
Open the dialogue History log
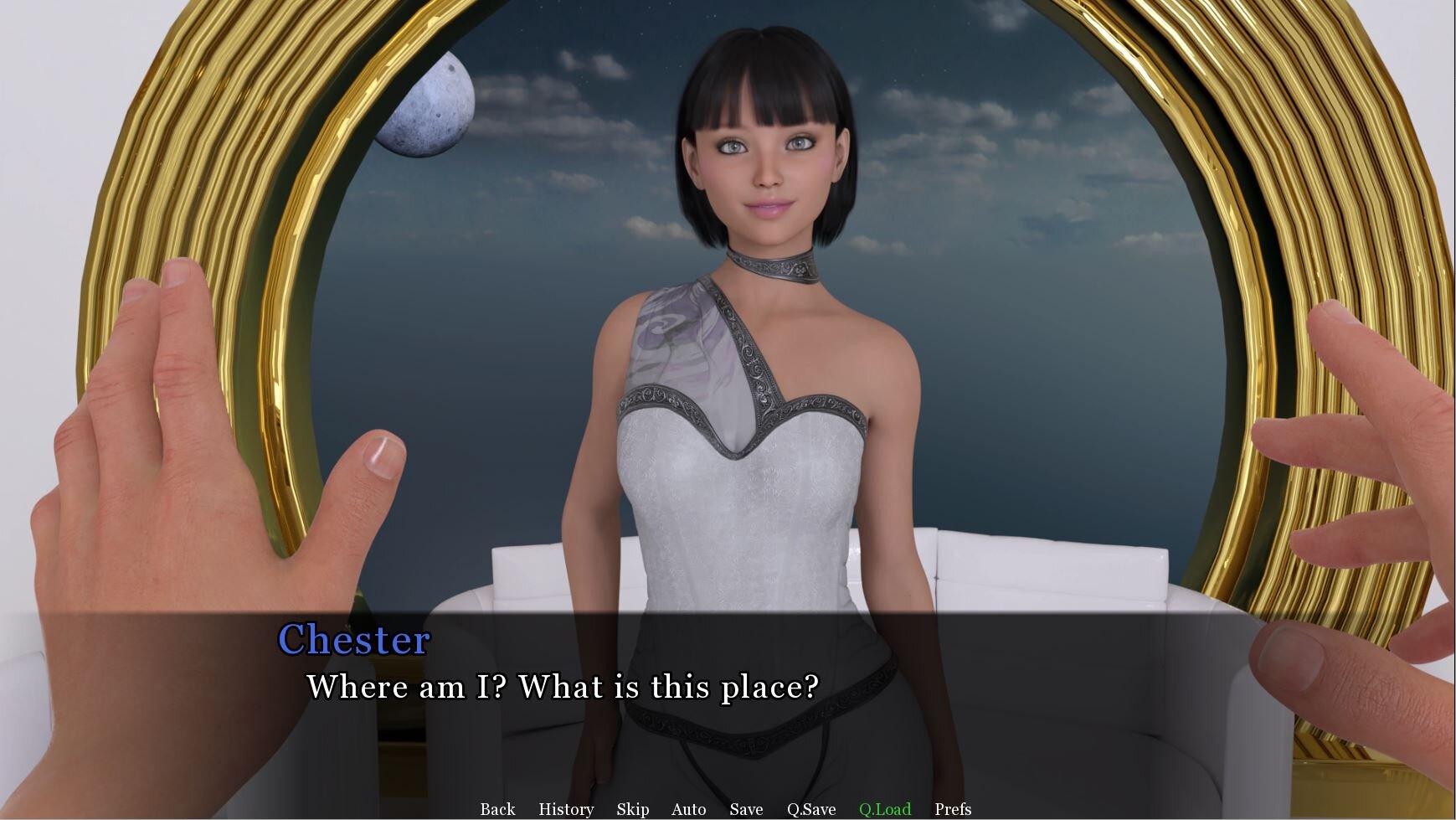click(566, 809)
